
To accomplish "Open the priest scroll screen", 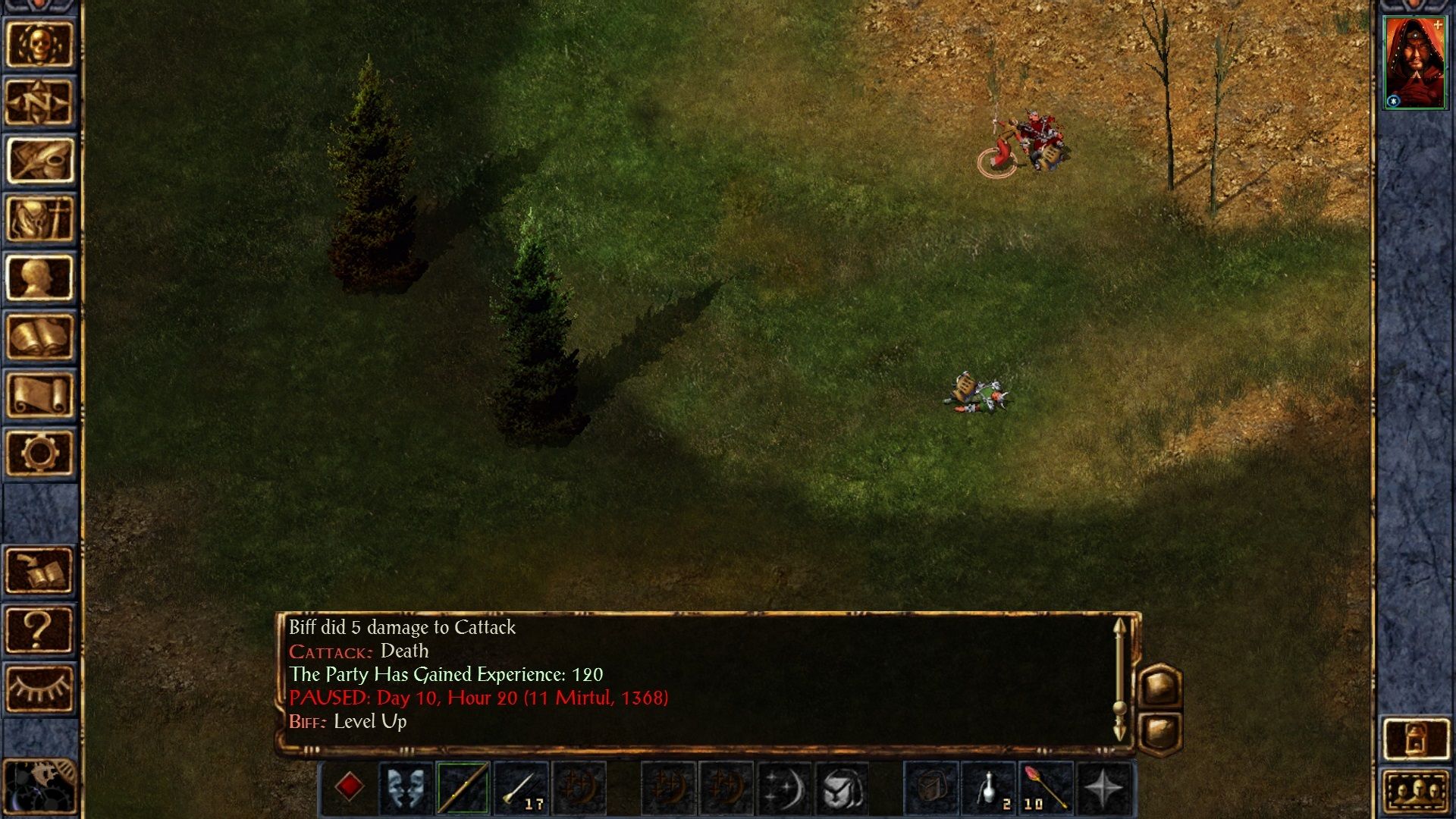I will [39, 394].
